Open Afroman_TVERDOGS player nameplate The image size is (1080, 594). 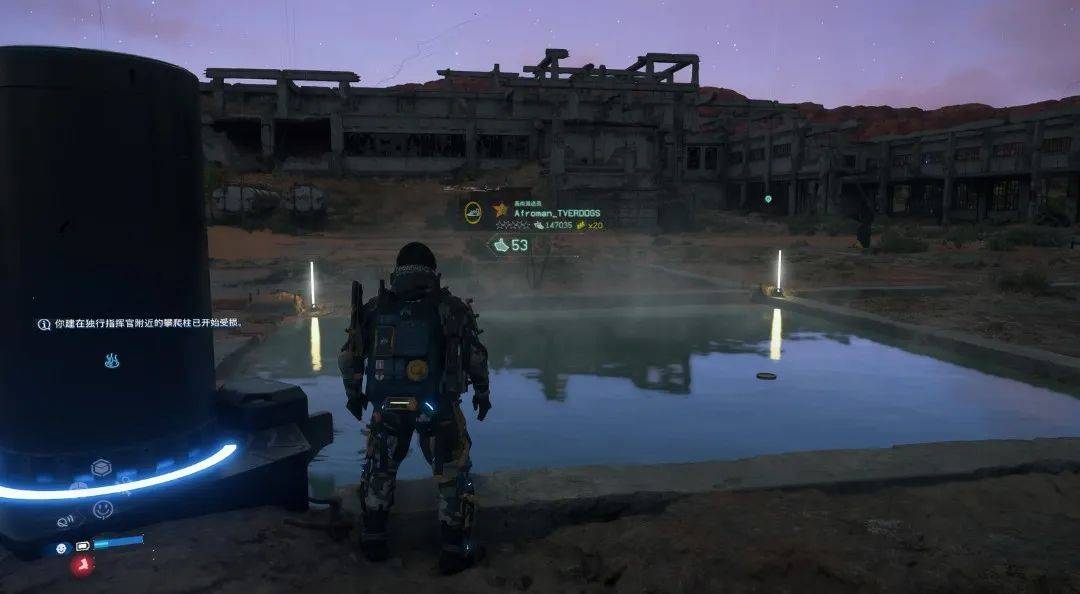[x=558, y=212]
